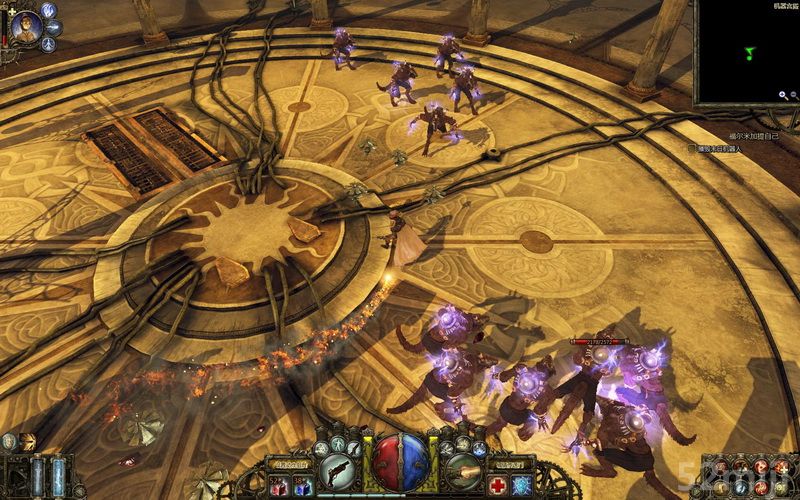Image resolution: width=800 pixels, height=500 pixels.
Task: Toggle the quest tracker checkbox
Action: (692, 148)
